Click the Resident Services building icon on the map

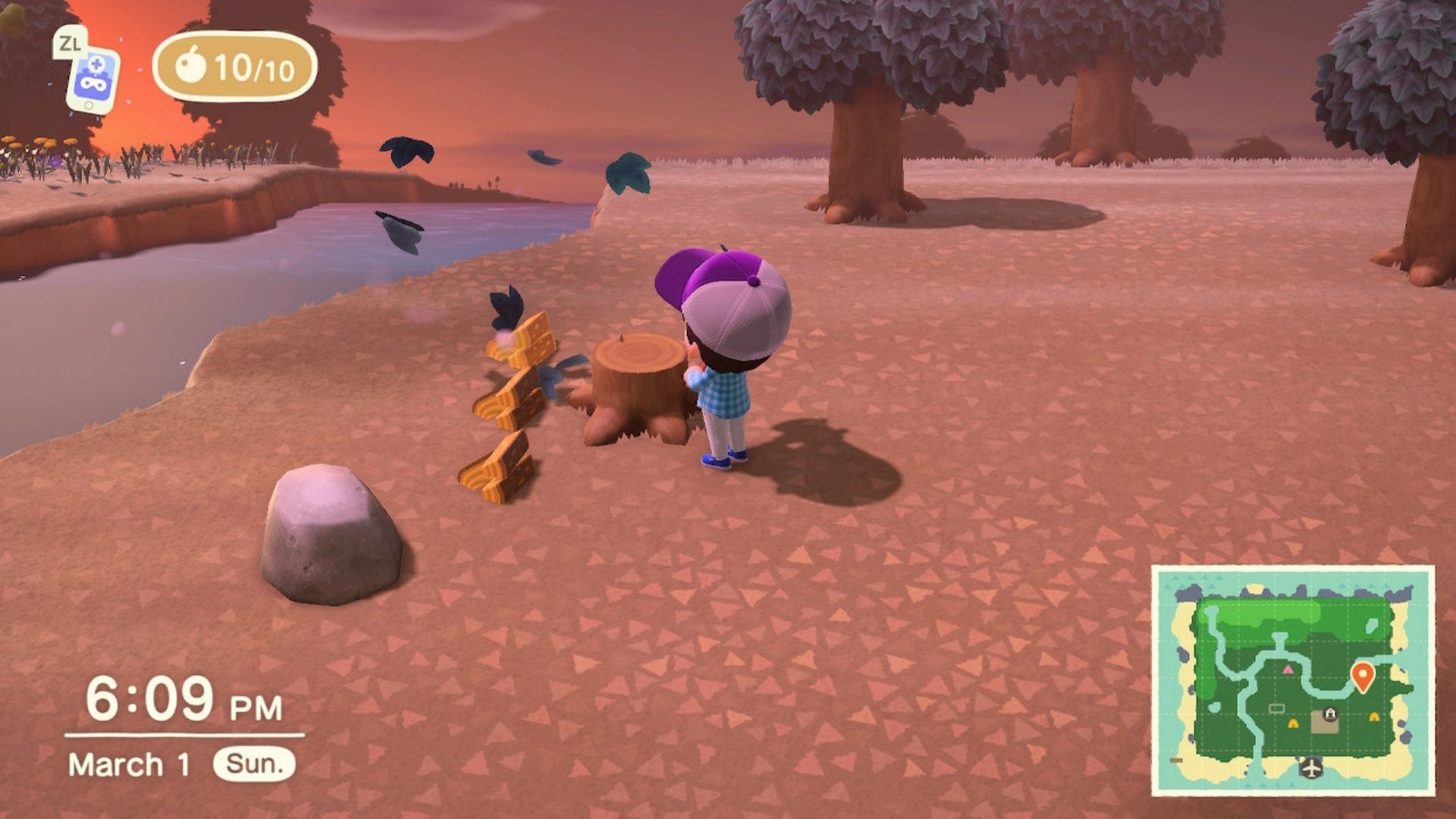pyautogui.click(x=1330, y=714)
